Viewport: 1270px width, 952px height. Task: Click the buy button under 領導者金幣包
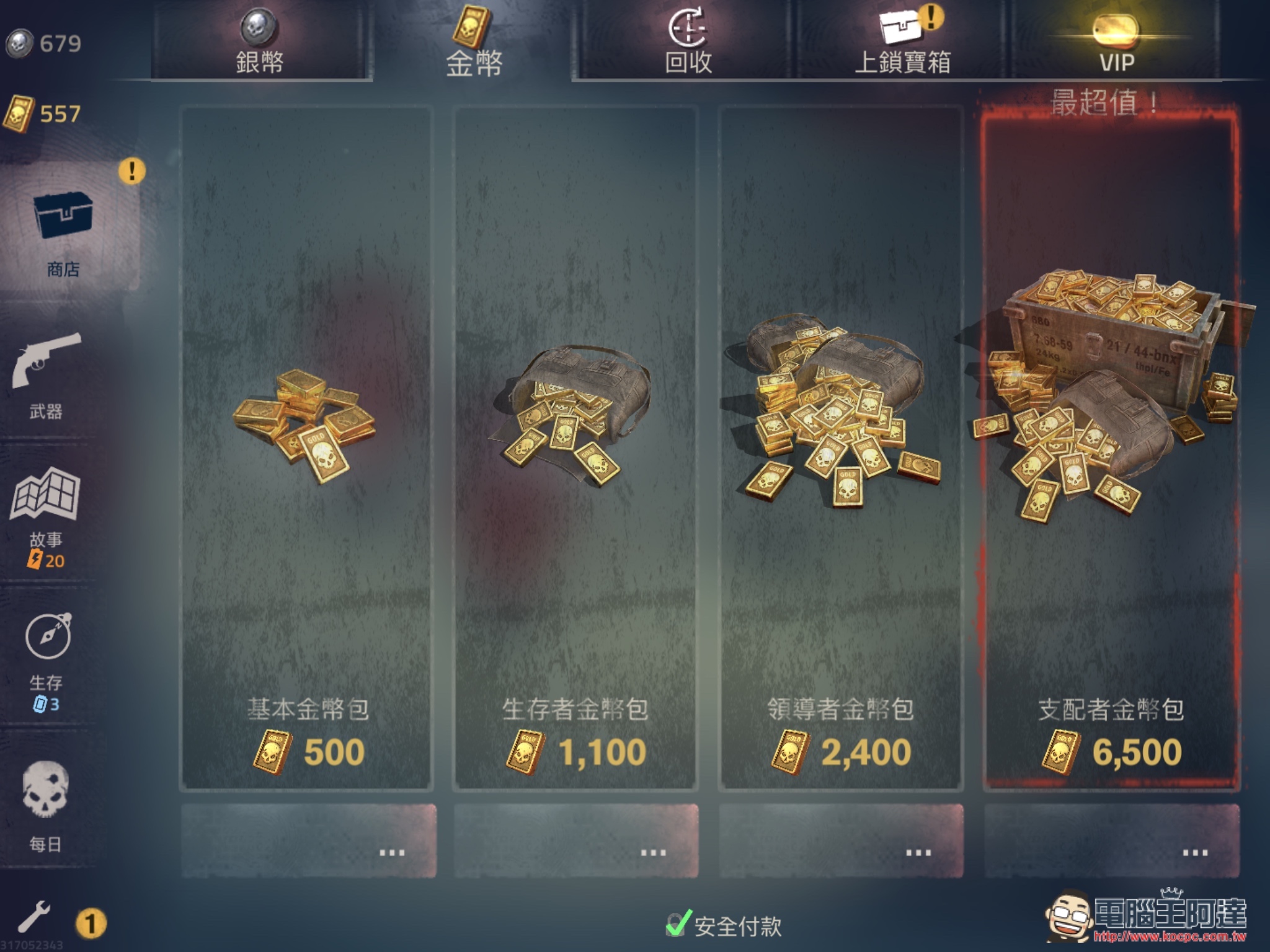click(x=841, y=840)
